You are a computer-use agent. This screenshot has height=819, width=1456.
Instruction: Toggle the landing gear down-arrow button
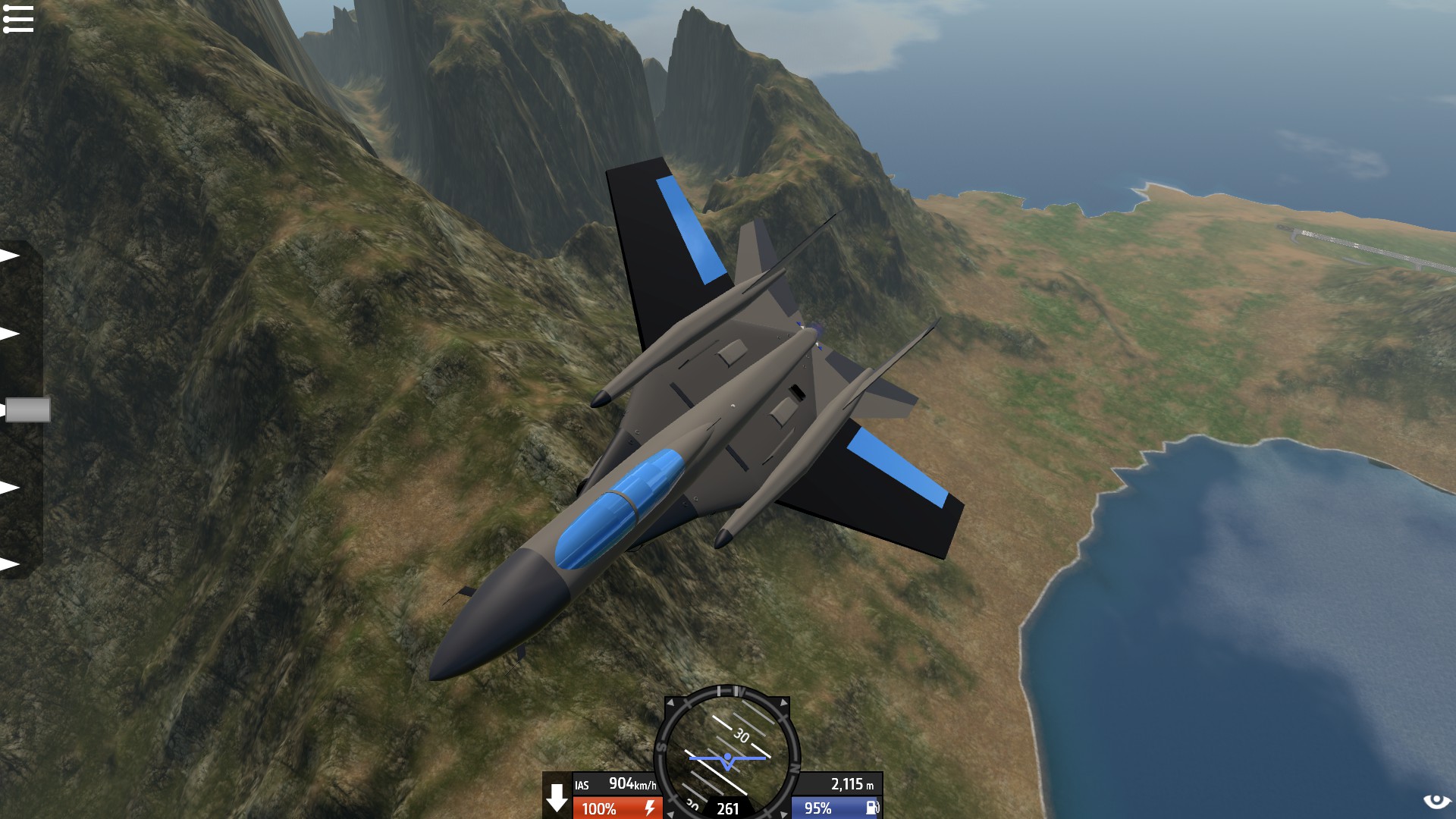pyautogui.click(x=557, y=797)
